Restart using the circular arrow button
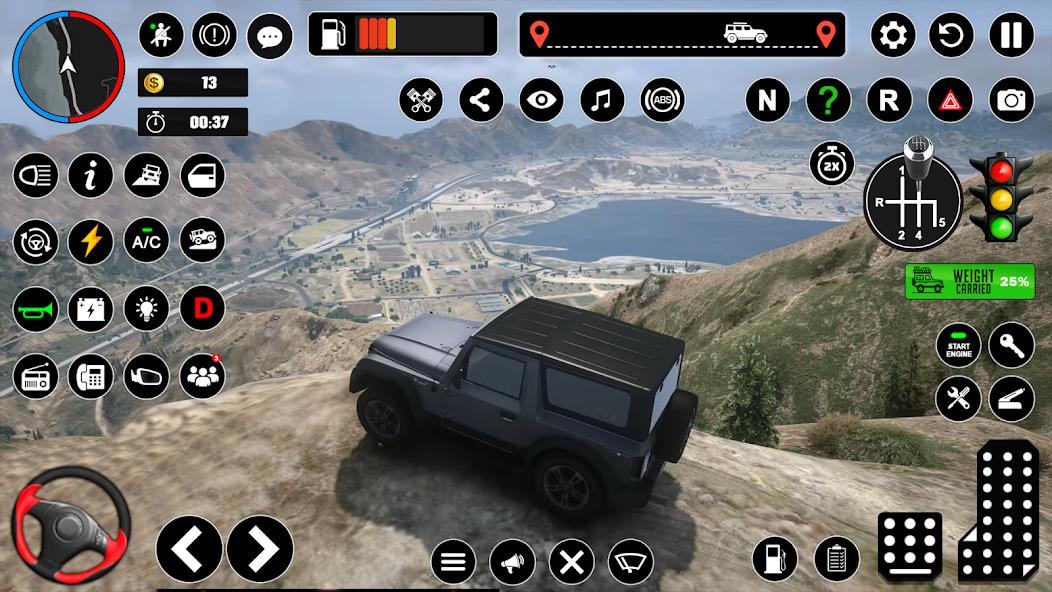The height and width of the screenshot is (592, 1052). pos(951,36)
